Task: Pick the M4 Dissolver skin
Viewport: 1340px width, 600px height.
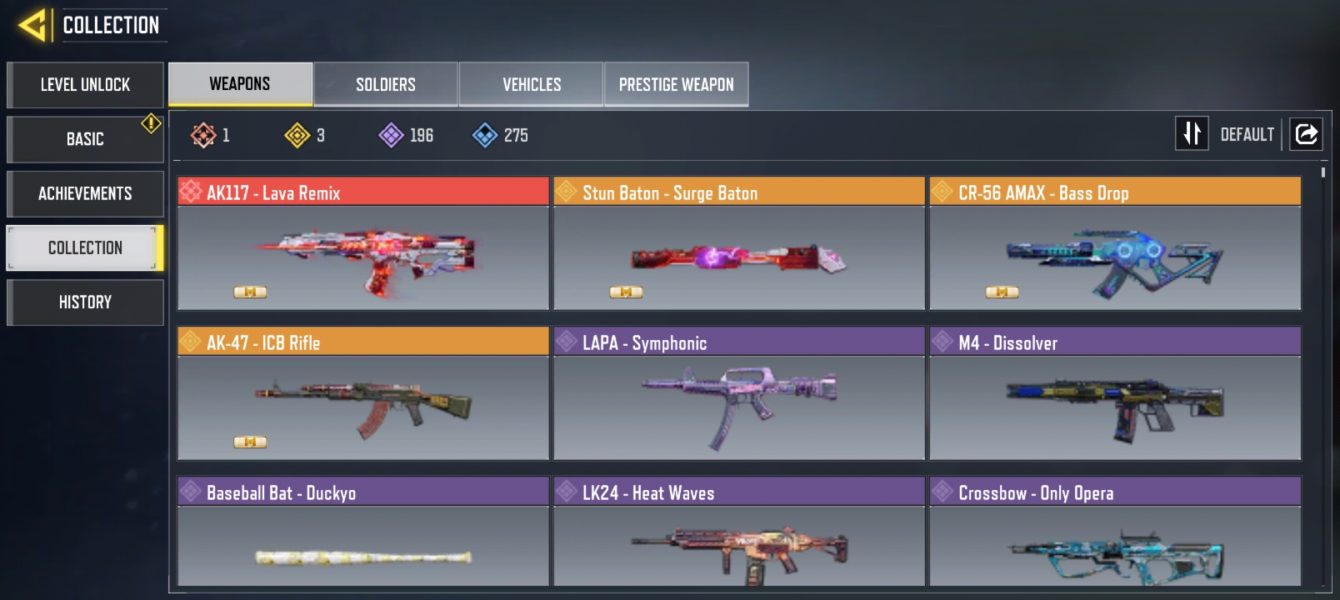Action: tap(1115, 406)
